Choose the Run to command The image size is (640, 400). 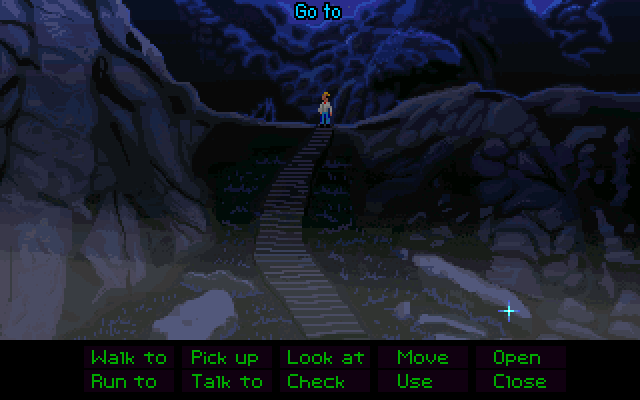click(x=124, y=381)
